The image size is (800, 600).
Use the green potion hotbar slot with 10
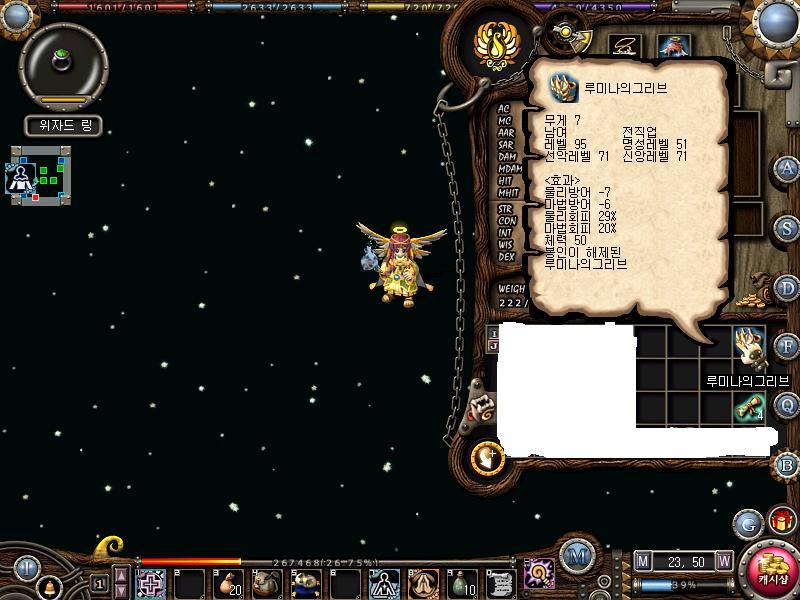(x=462, y=583)
